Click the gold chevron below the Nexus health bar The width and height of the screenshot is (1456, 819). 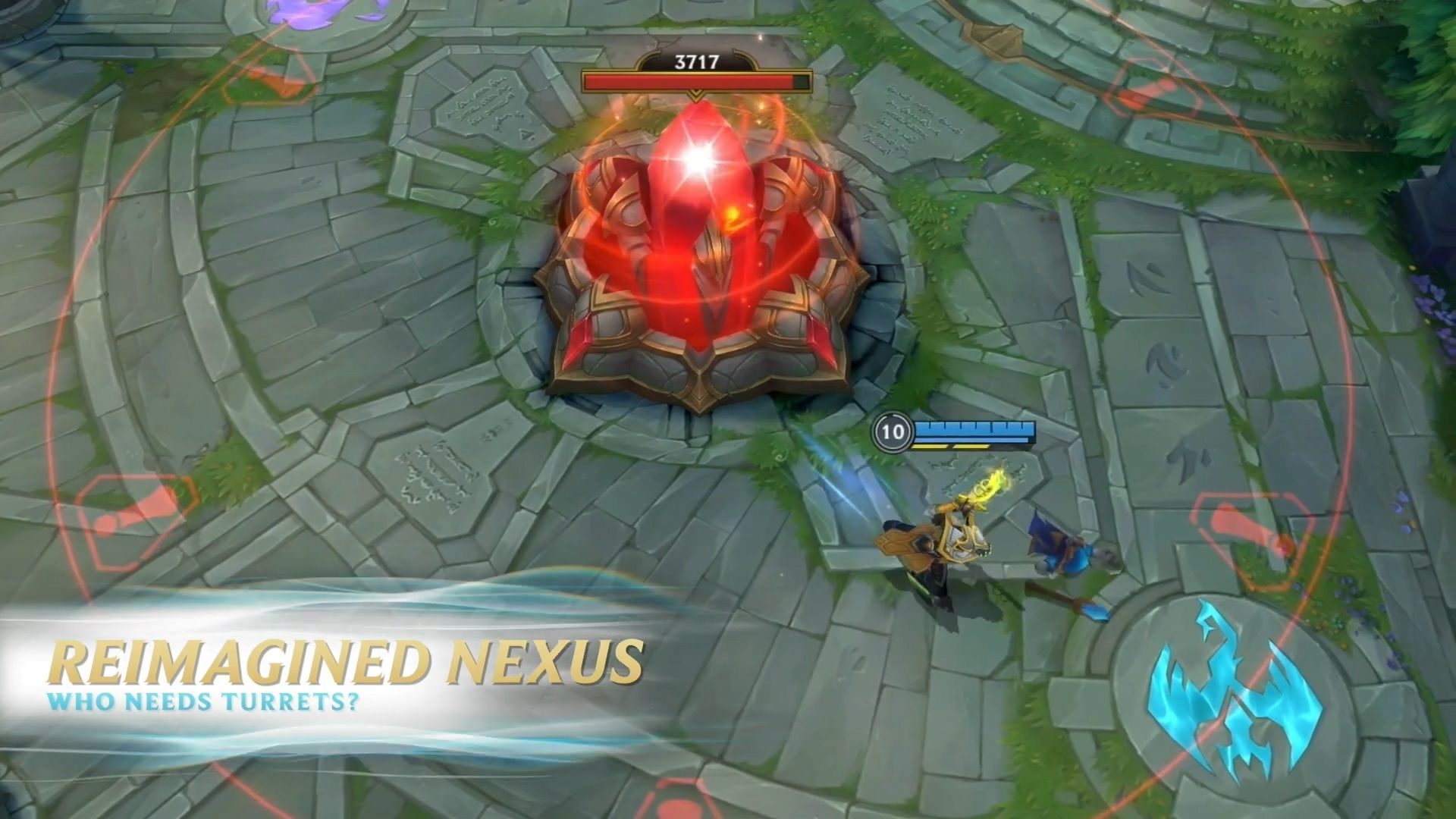(694, 93)
